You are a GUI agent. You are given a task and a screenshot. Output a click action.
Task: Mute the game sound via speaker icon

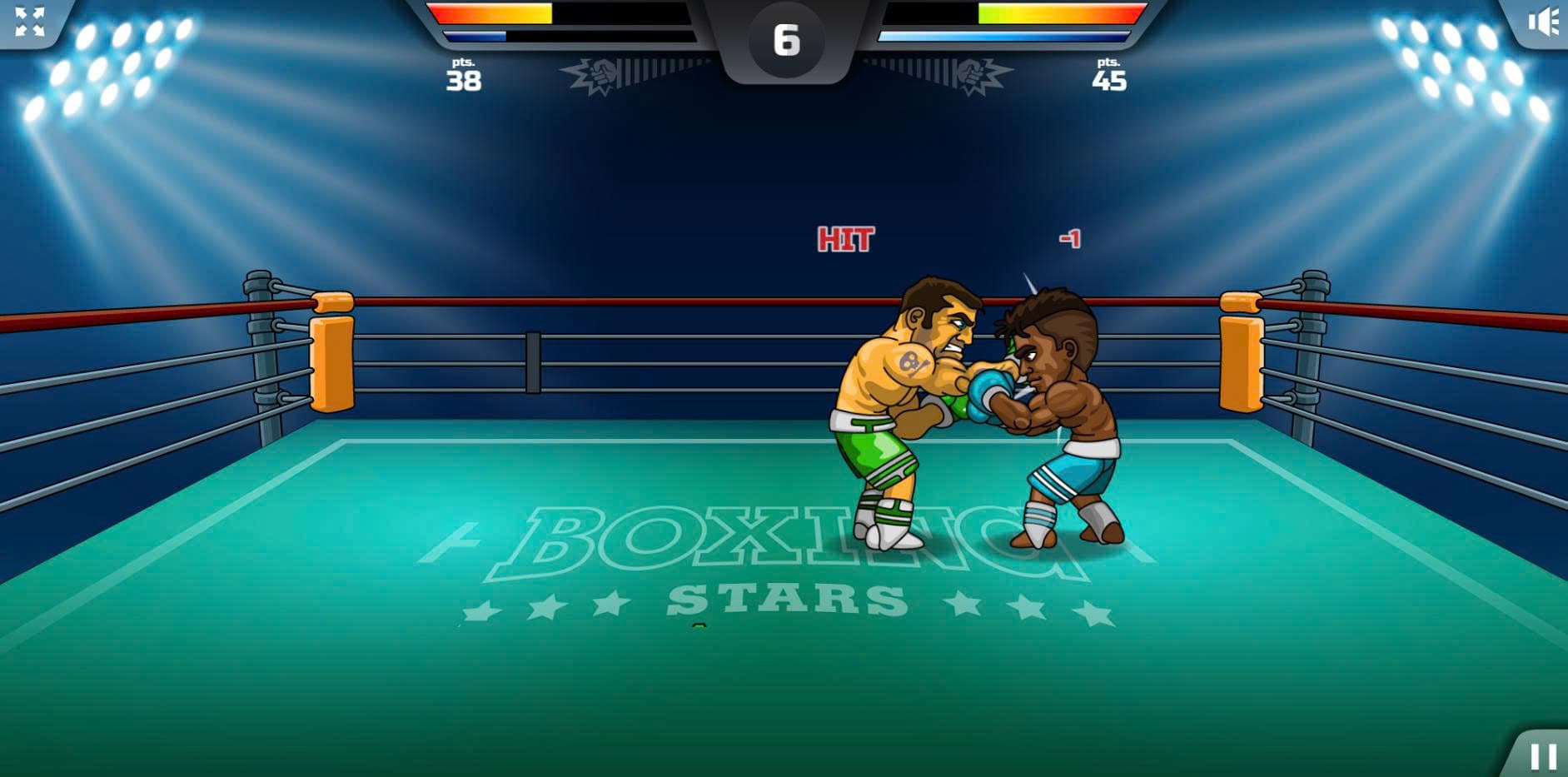[x=1542, y=22]
